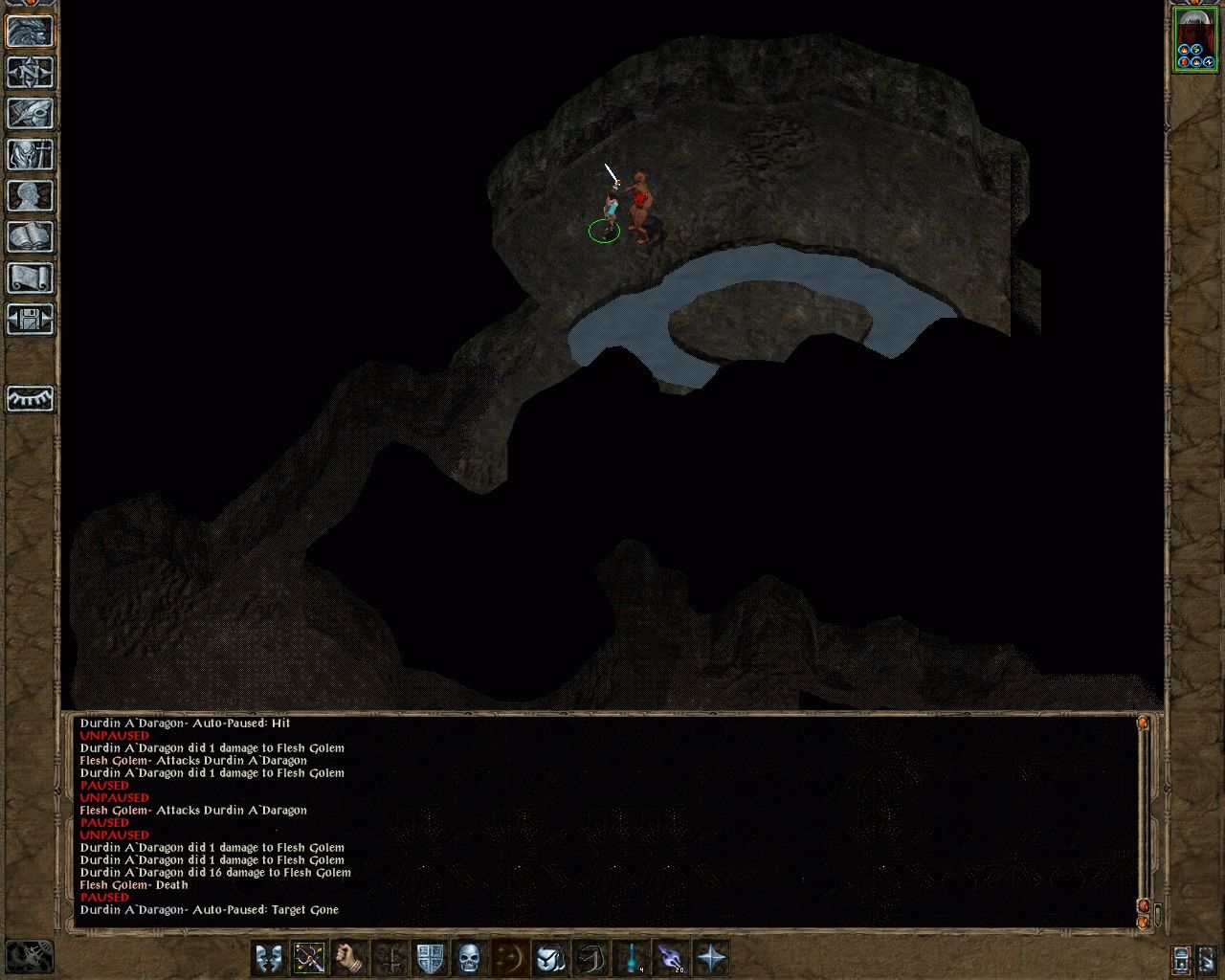This screenshot has width=1225, height=980.
Task: Switch to the highlighted character screen tab
Action: pyautogui.click(x=29, y=32)
